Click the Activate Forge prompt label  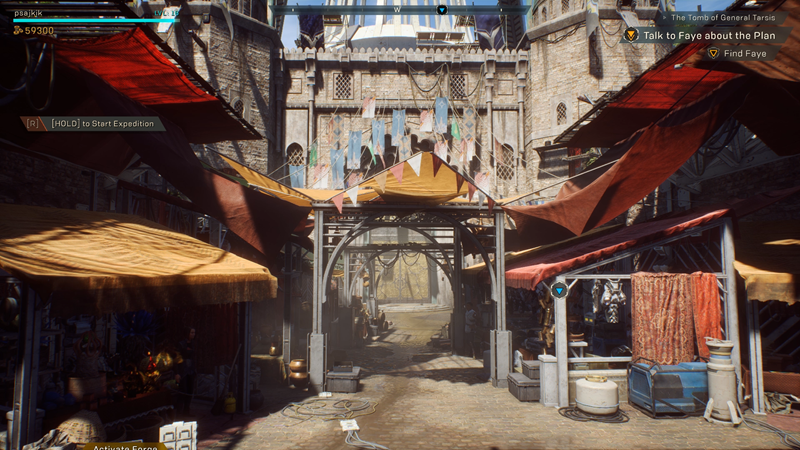[125, 446]
